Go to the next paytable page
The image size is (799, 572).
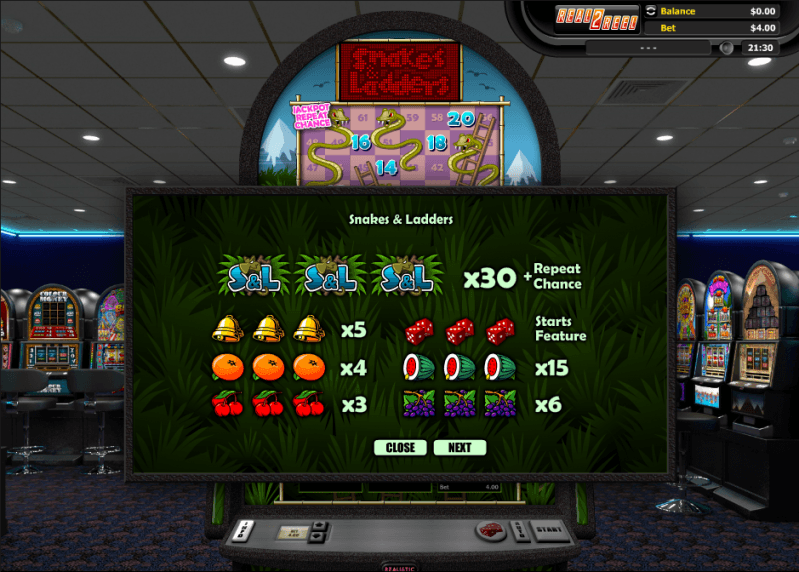click(459, 447)
